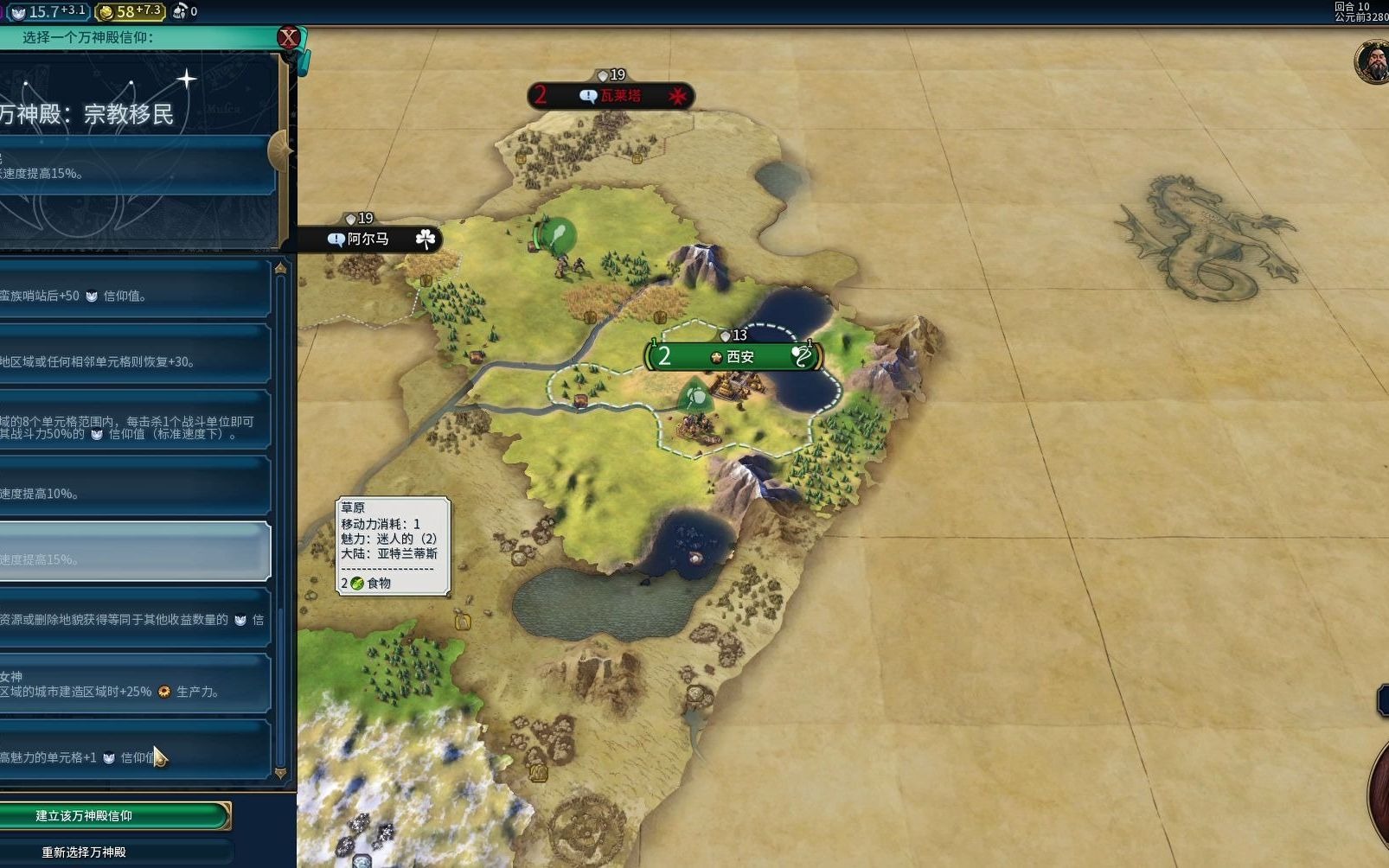The image size is (1389, 868).
Task: Click the leader portrait in the corner
Action: point(1373,62)
